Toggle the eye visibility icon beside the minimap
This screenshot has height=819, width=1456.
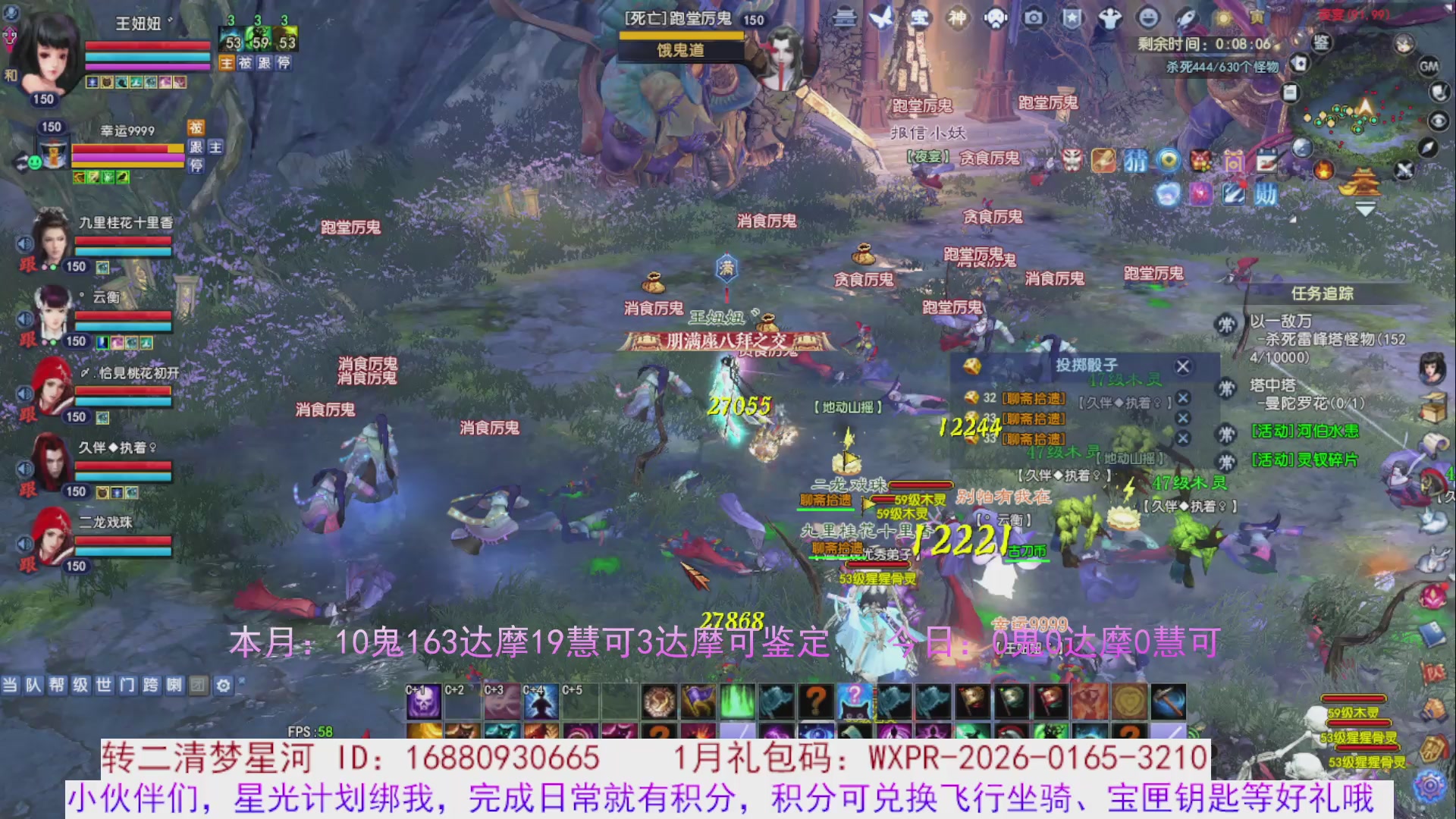1439,120
